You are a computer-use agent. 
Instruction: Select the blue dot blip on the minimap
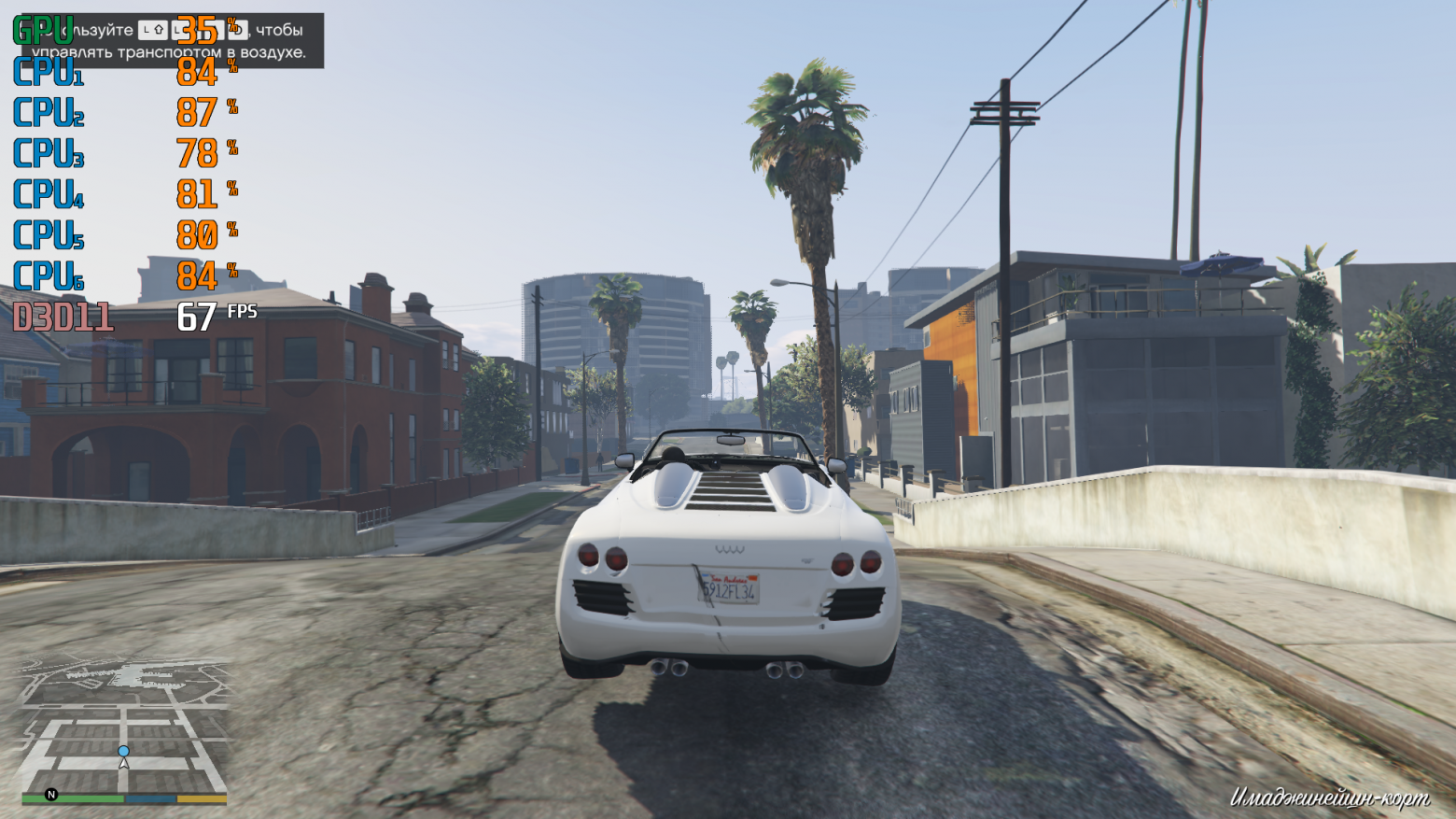coord(123,751)
